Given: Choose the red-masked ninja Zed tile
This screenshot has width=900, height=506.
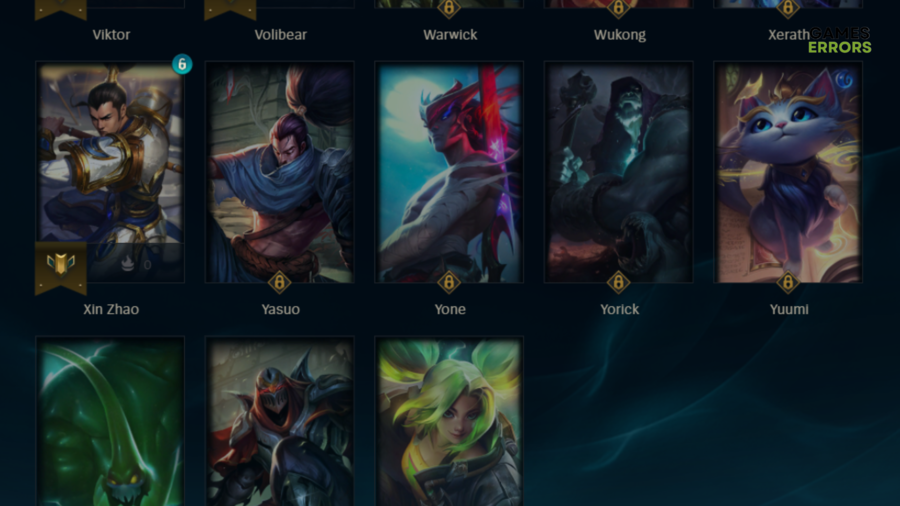Looking at the screenshot, I should point(280,420).
